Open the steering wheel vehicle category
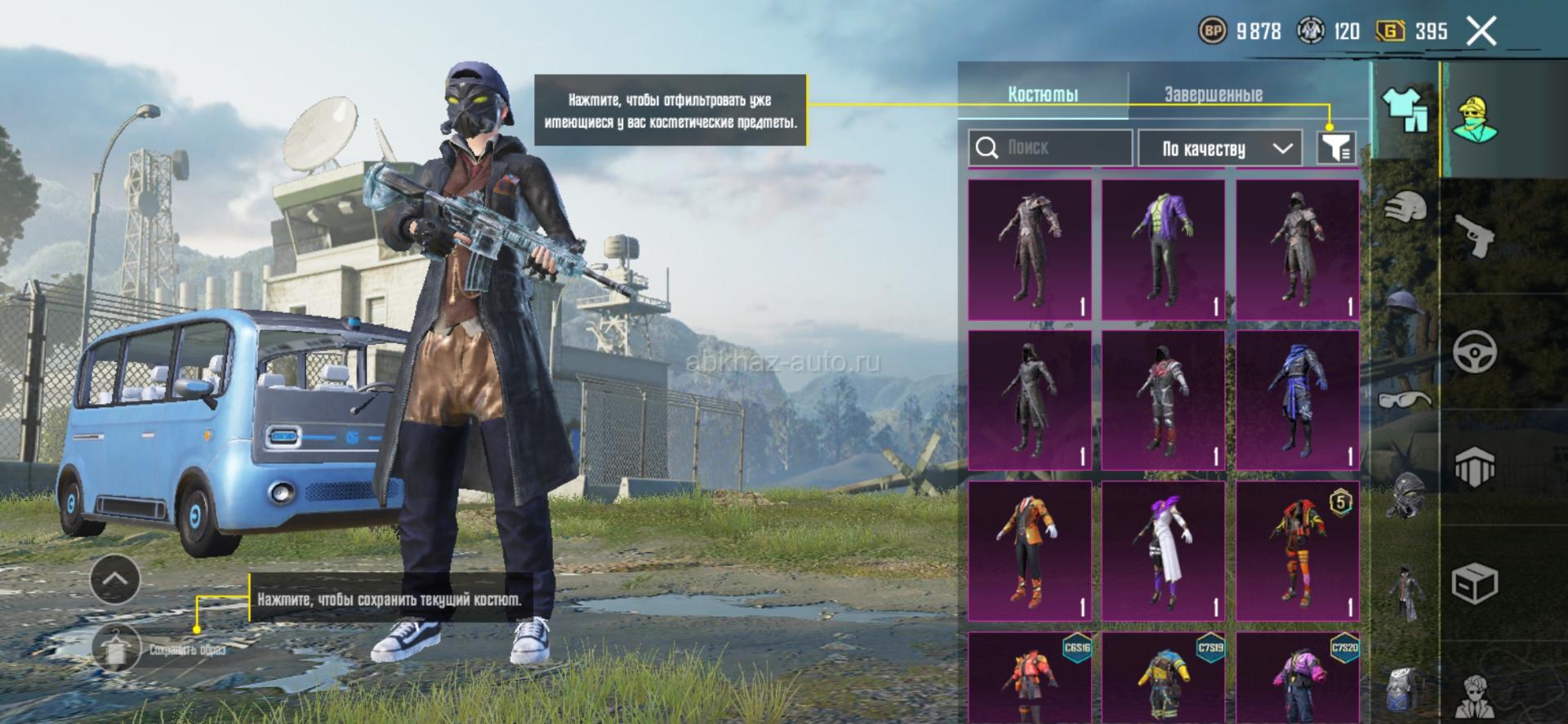 [1475, 352]
